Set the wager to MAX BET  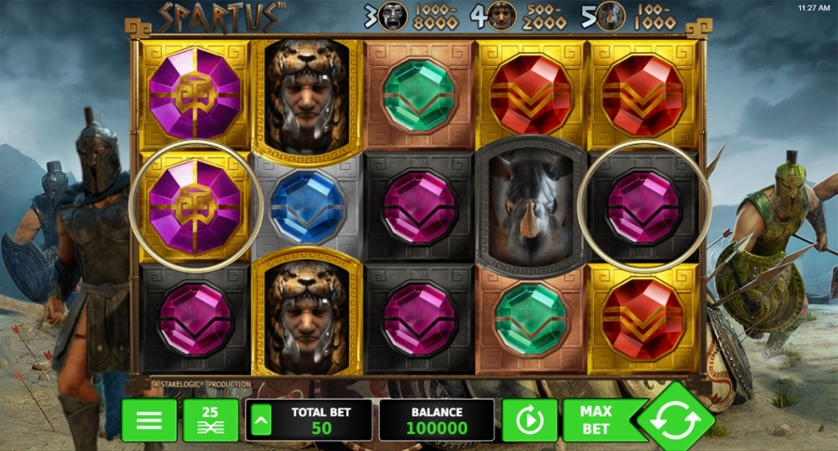click(x=594, y=420)
